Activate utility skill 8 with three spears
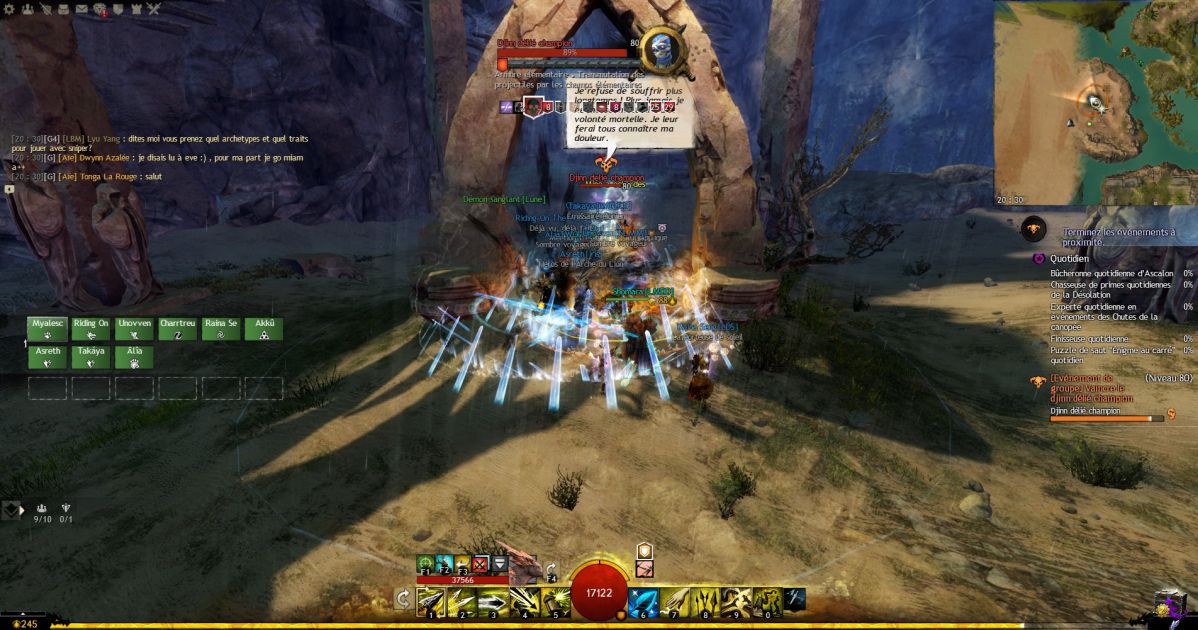The image size is (1198, 630). click(x=704, y=600)
